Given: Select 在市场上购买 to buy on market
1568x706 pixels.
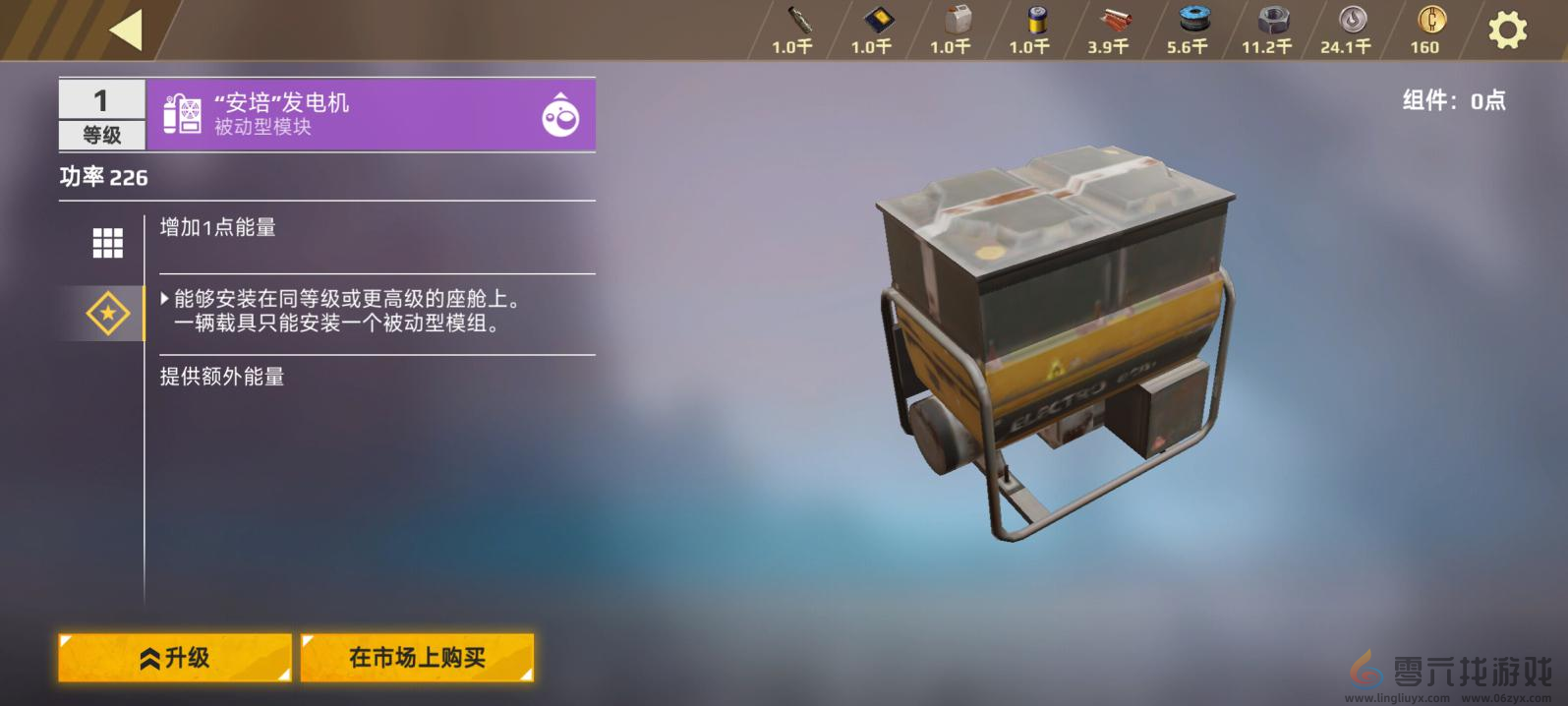Looking at the screenshot, I should [x=417, y=658].
